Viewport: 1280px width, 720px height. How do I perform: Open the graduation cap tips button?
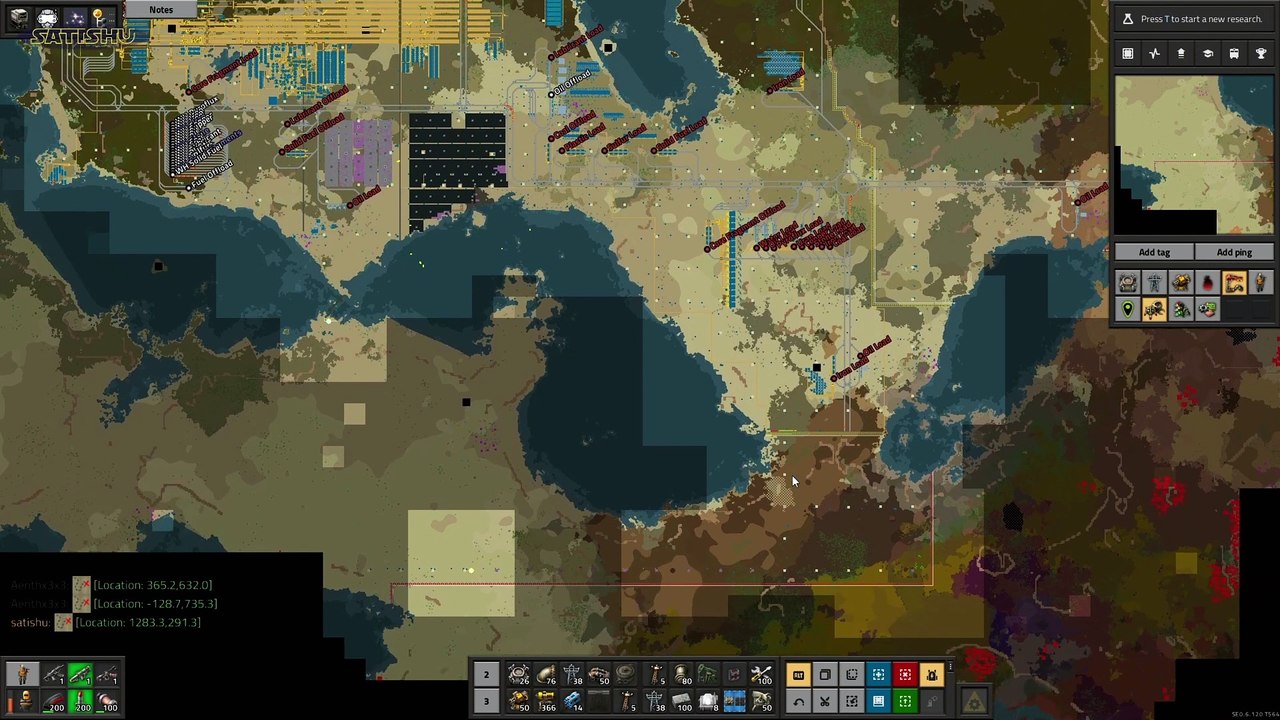pyautogui.click(x=1207, y=54)
